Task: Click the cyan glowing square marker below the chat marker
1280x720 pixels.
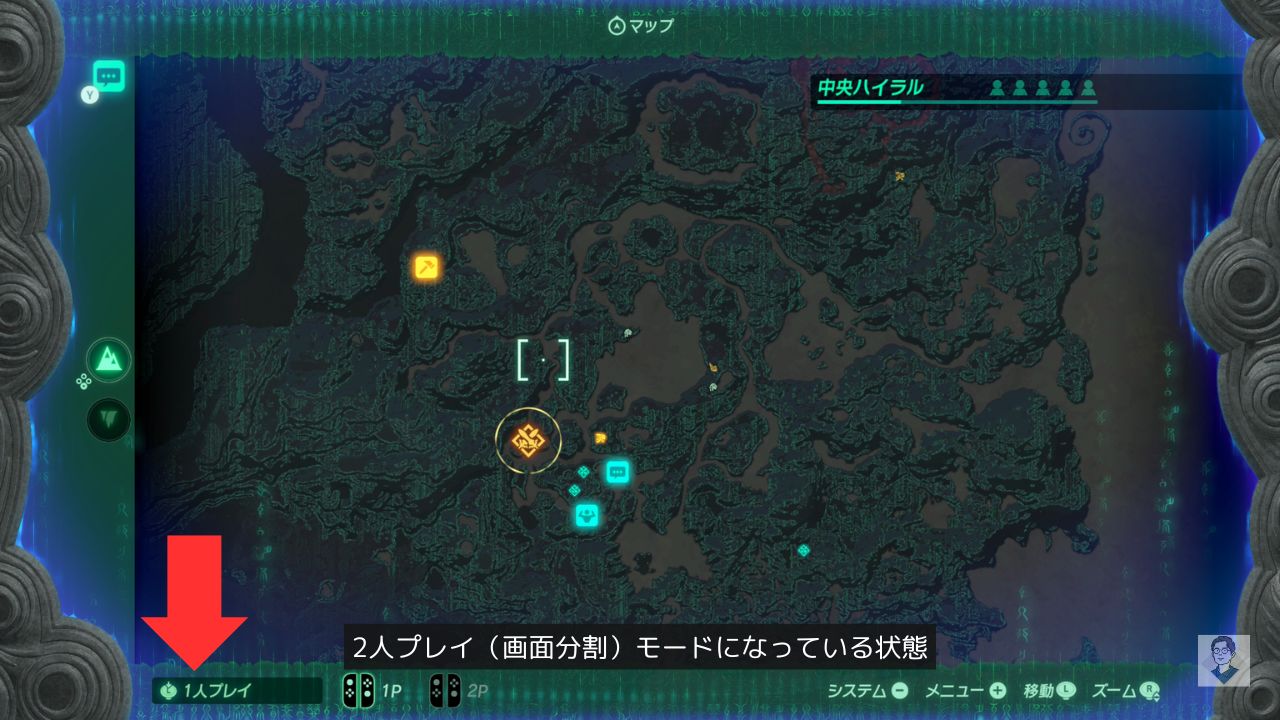Action: [x=587, y=516]
